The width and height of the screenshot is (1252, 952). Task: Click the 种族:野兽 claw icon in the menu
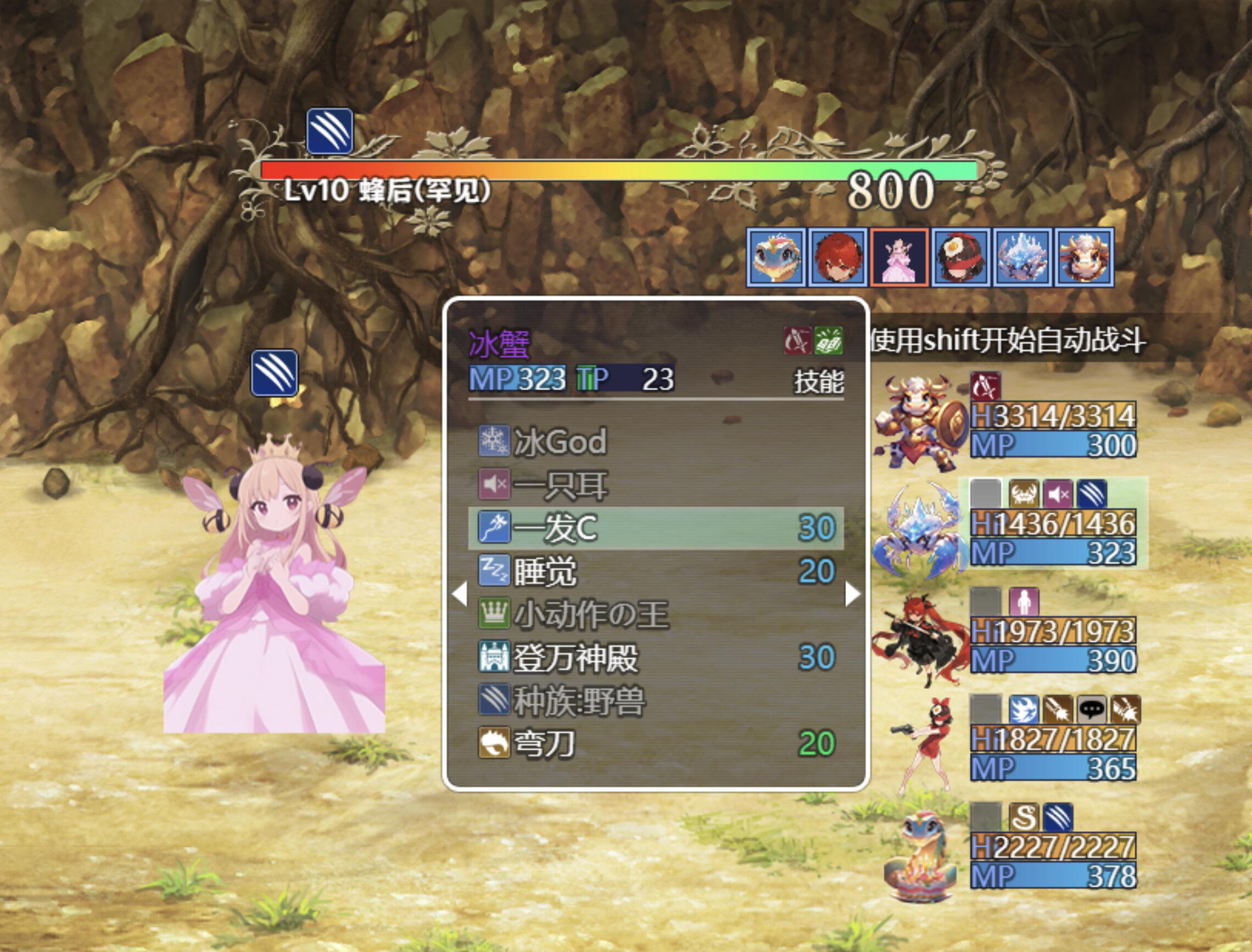(x=495, y=702)
